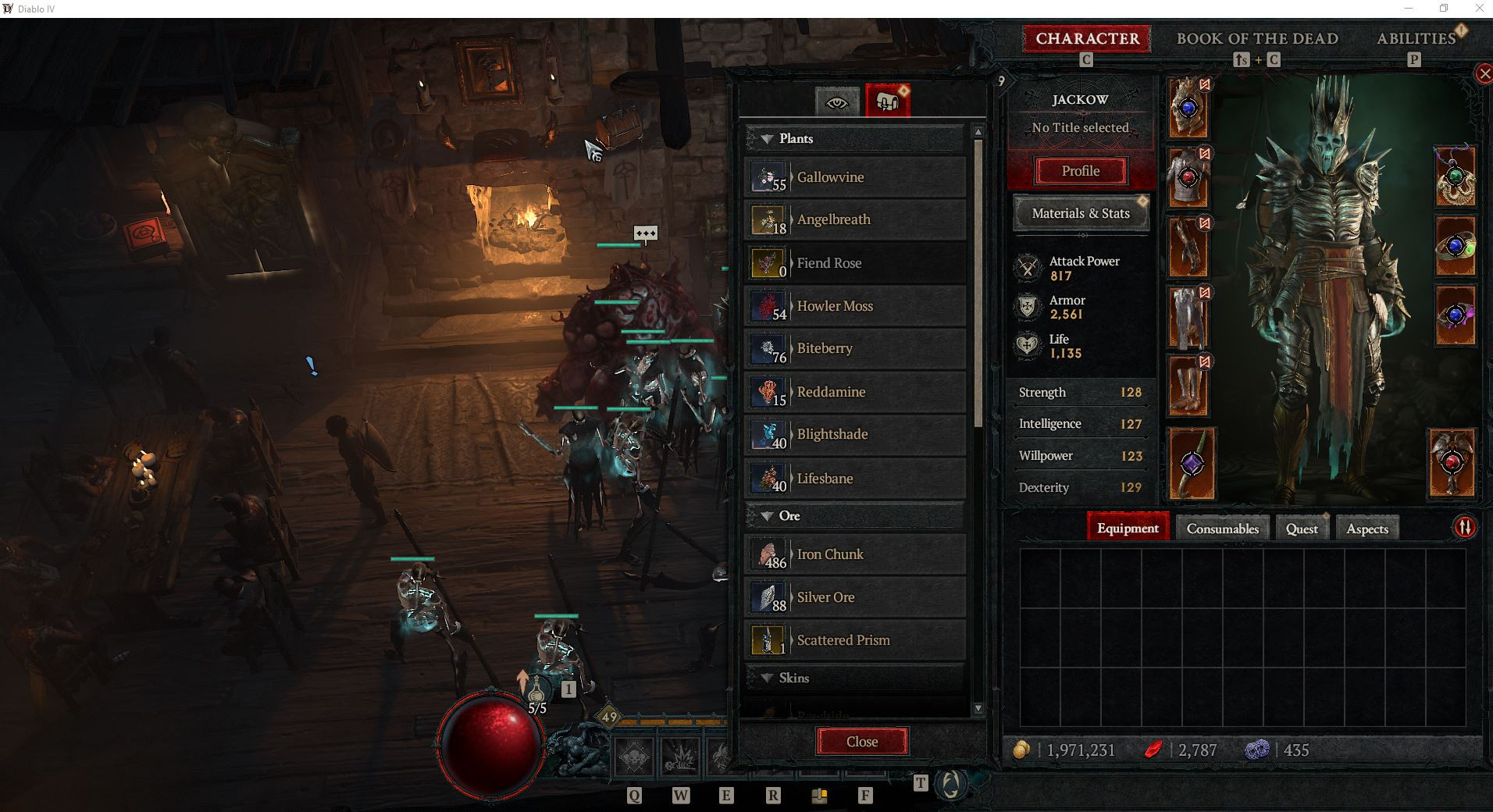Close the materials list panel

click(x=862, y=742)
